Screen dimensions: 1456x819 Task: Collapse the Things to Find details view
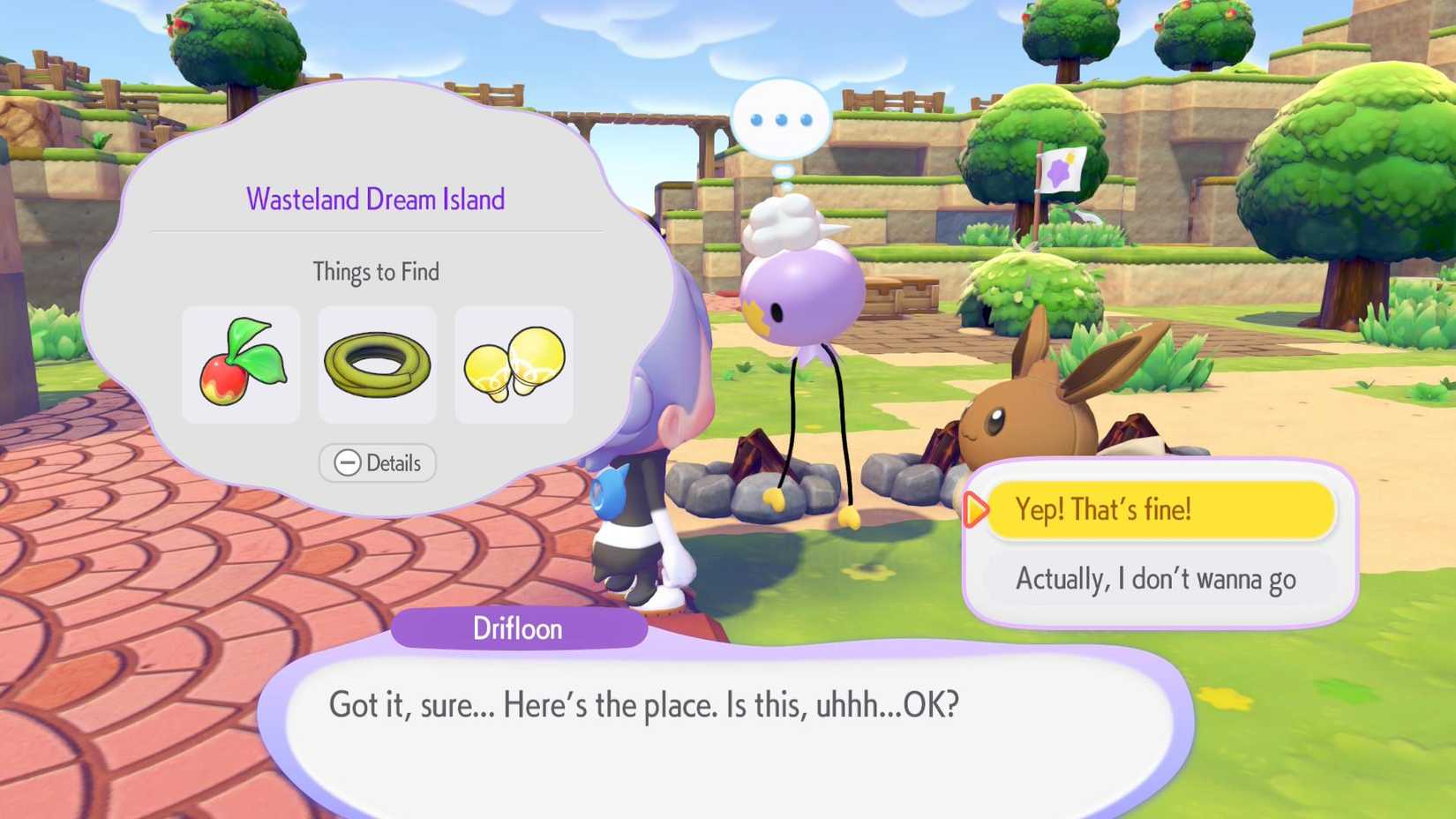pyautogui.click(x=377, y=462)
